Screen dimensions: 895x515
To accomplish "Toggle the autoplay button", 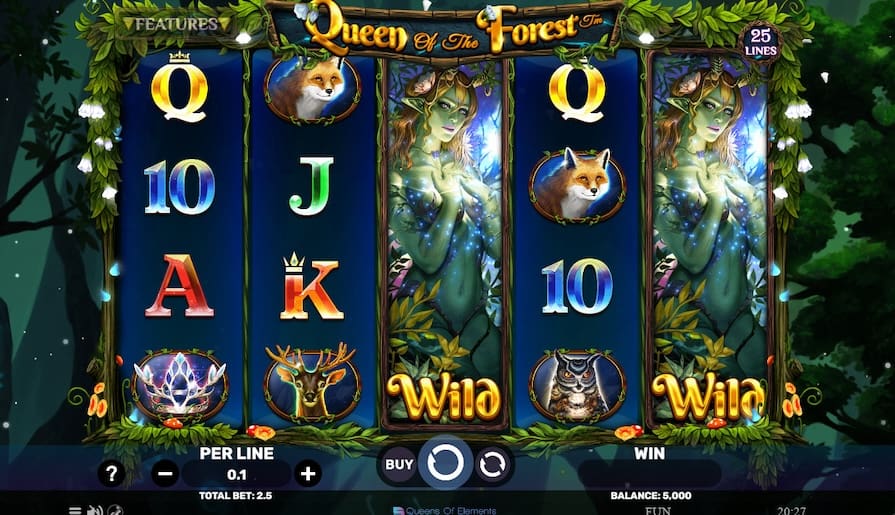I will pos(493,464).
